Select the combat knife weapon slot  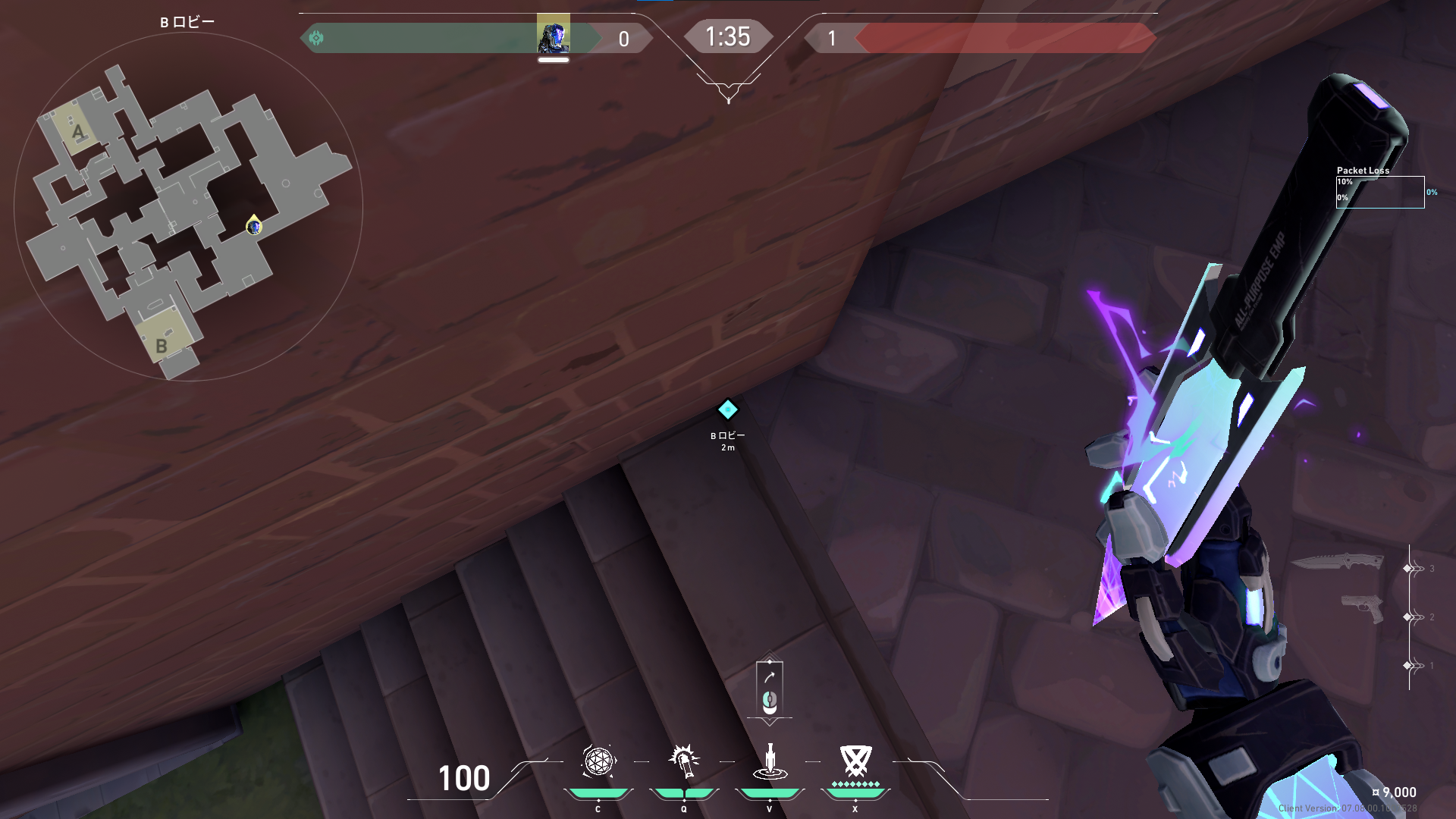pyautogui.click(x=1337, y=562)
